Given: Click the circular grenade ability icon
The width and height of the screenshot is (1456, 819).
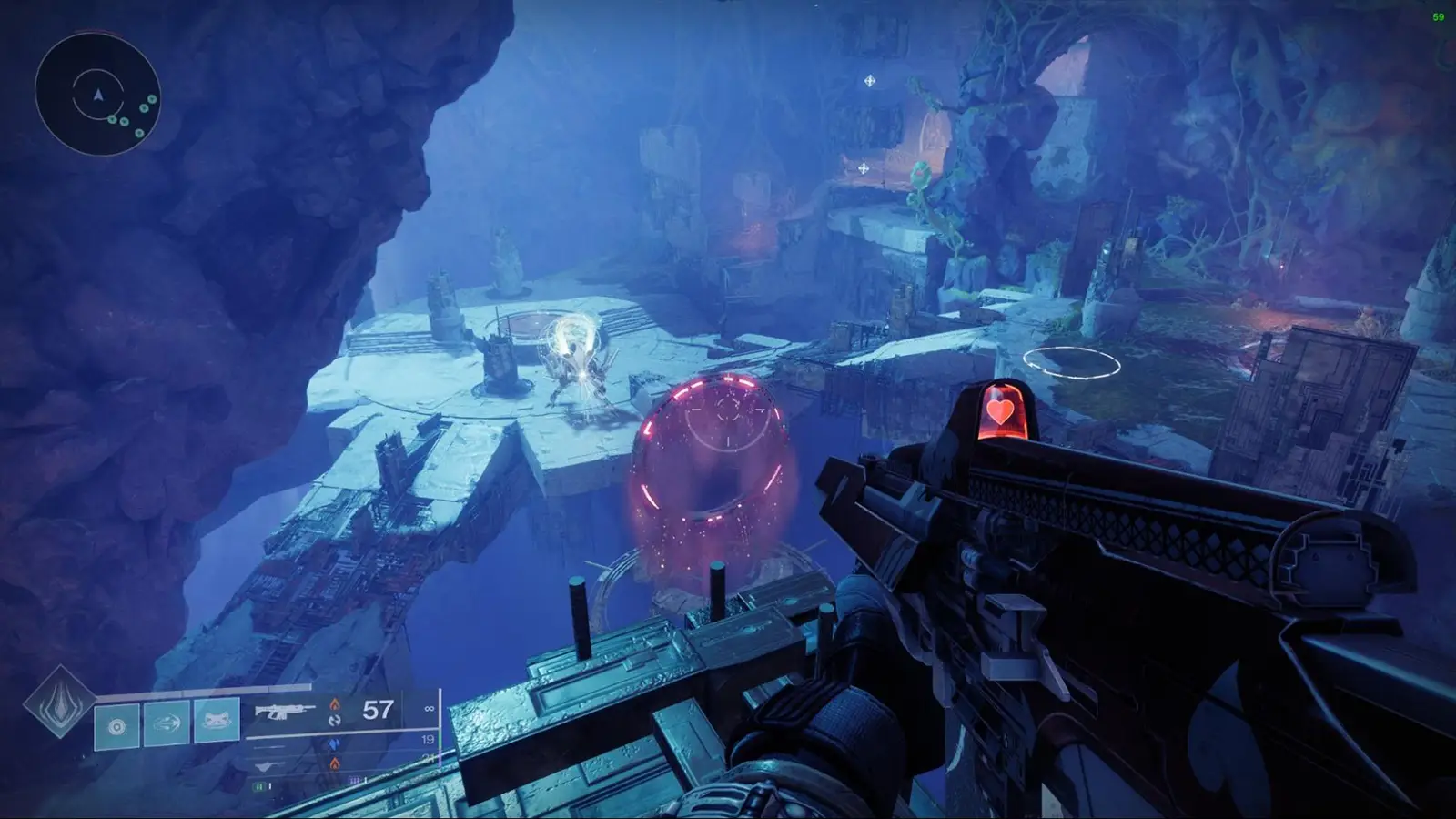Looking at the screenshot, I should pyautogui.click(x=116, y=725).
